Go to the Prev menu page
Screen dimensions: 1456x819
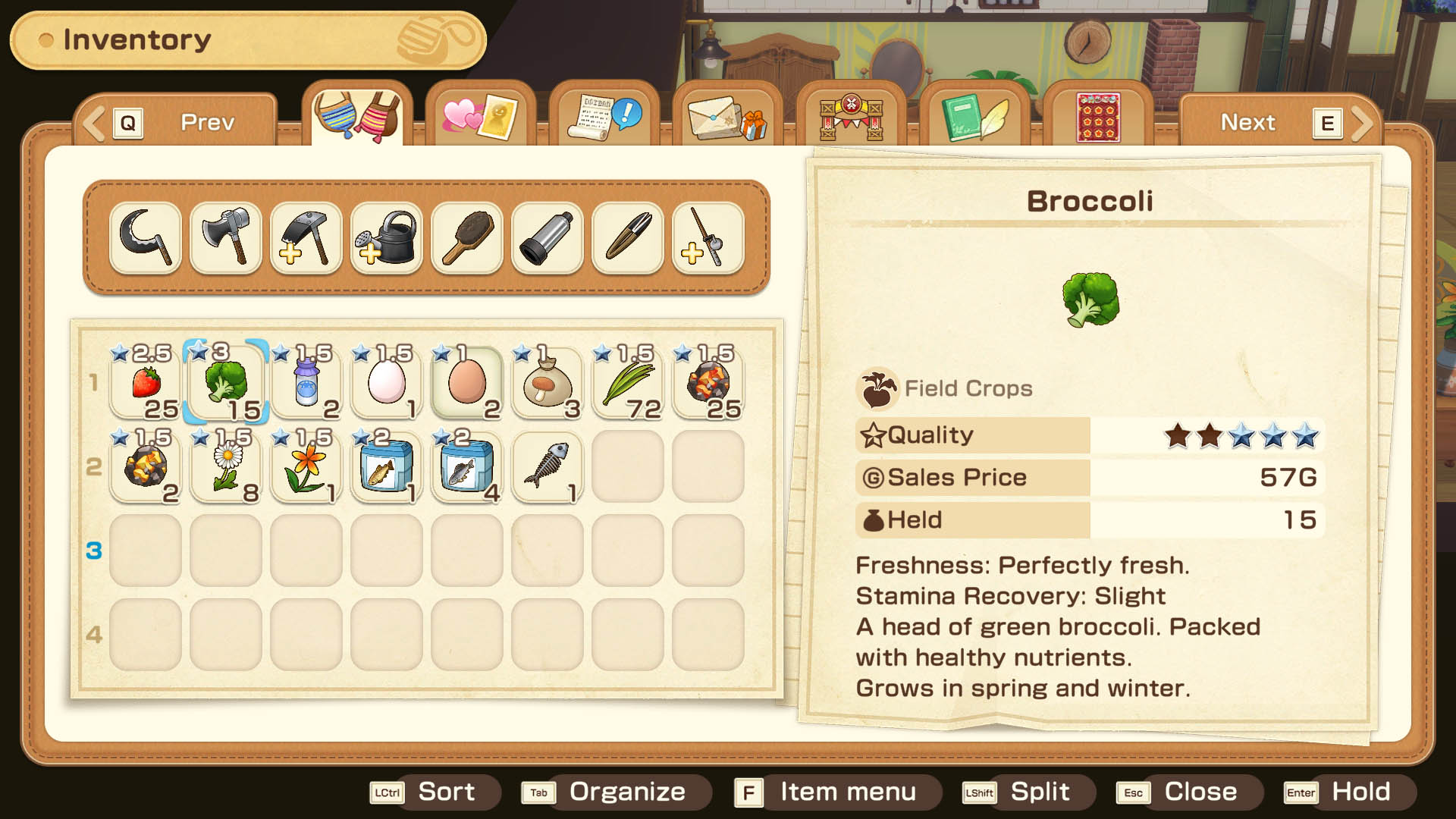176,122
